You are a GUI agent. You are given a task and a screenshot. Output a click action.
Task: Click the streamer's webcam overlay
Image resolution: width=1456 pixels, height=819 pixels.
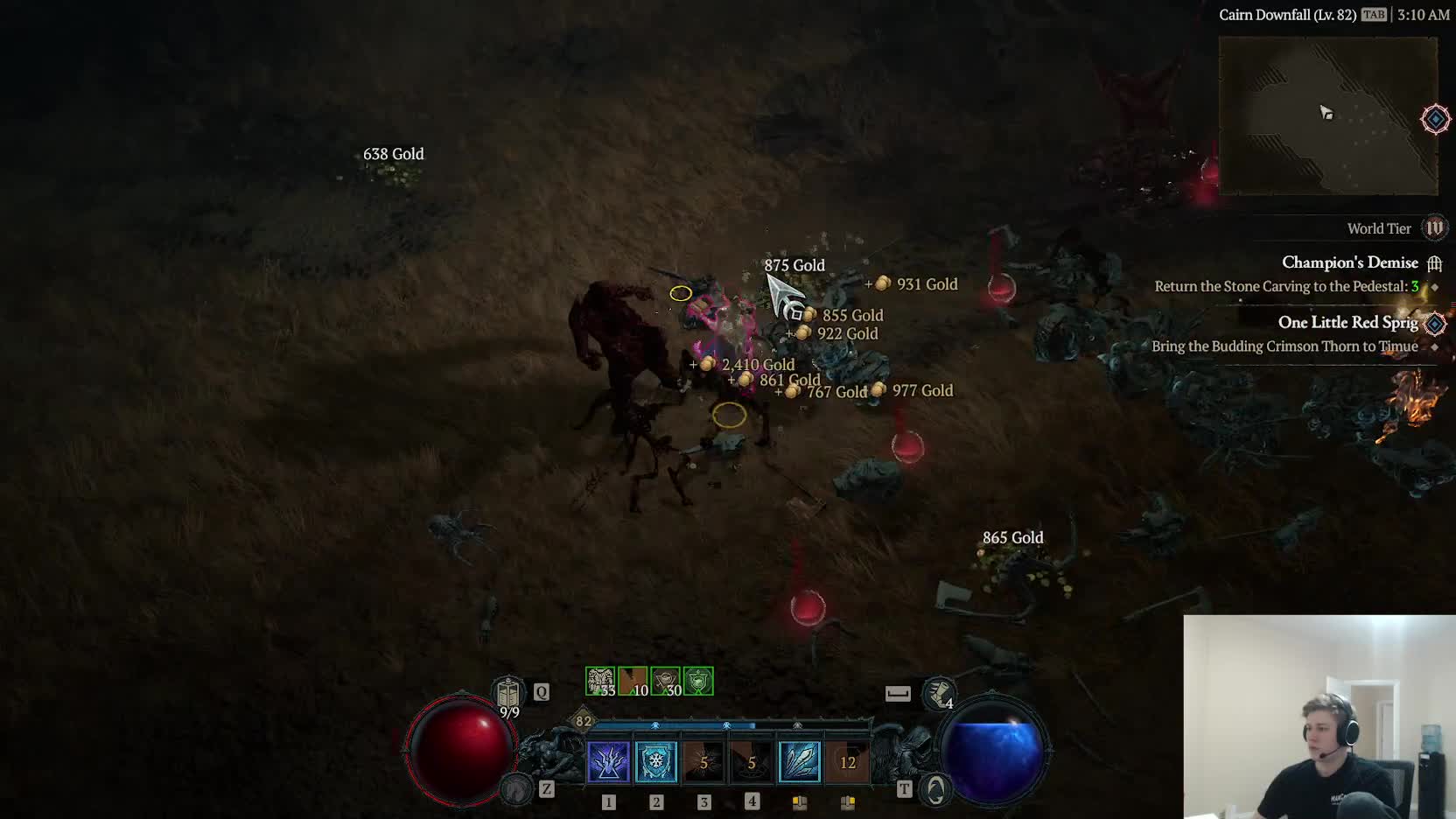click(1319, 717)
